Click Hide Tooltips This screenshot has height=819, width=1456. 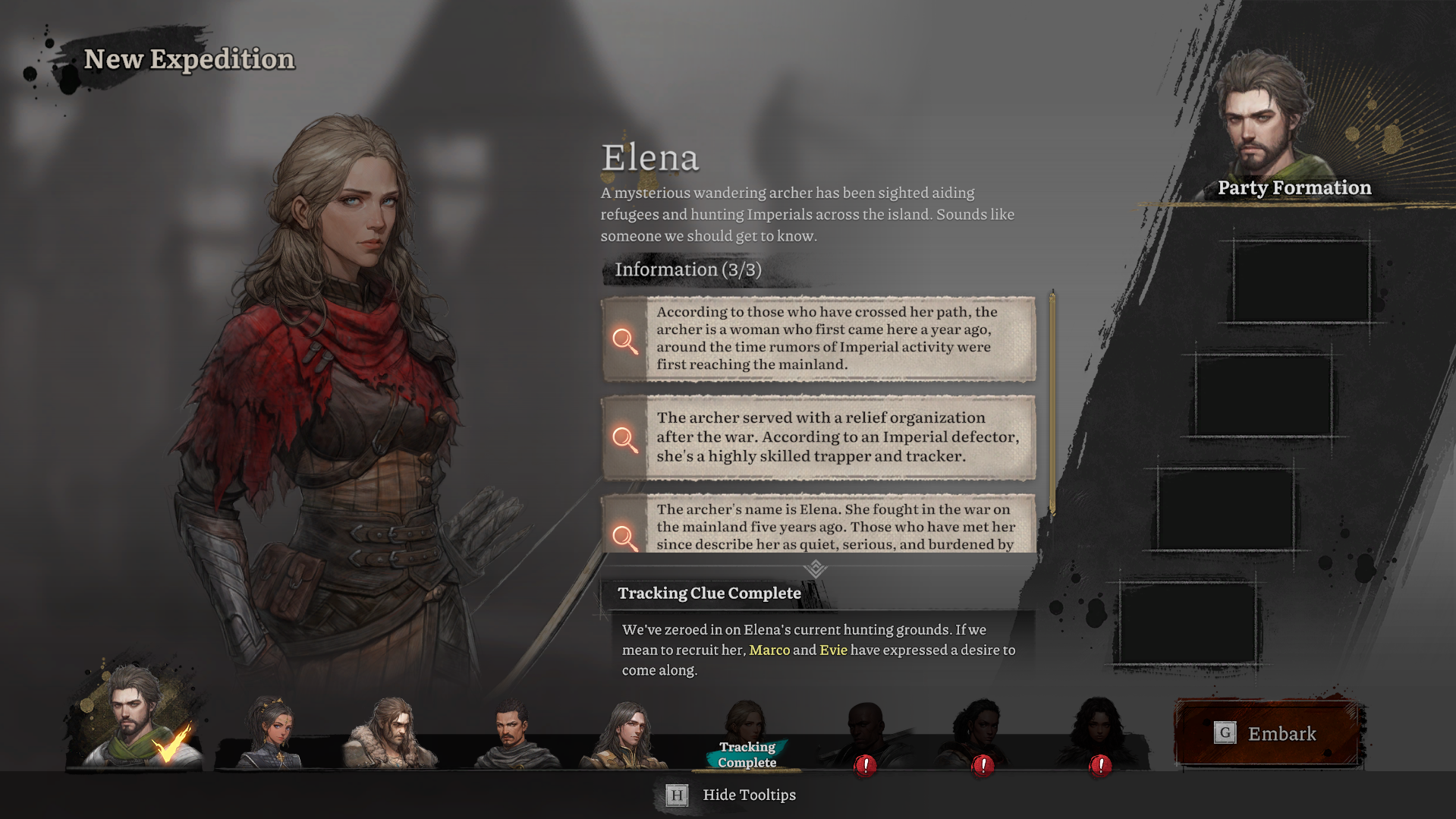point(748,795)
